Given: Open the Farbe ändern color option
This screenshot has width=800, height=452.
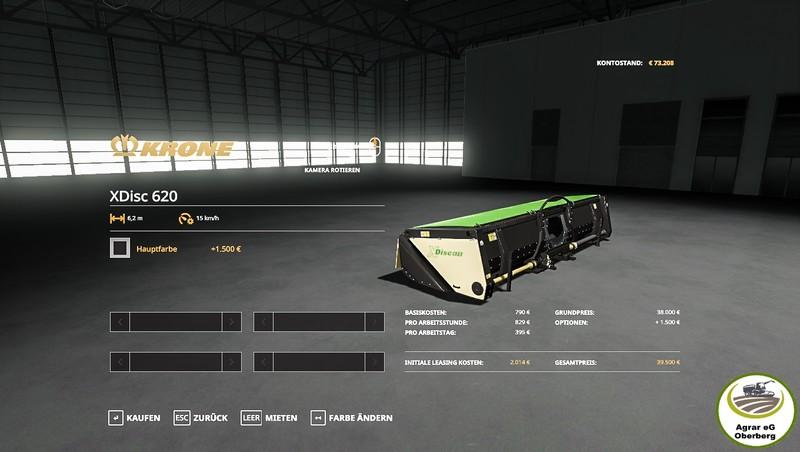Looking at the screenshot, I should [x=352, y=417].
